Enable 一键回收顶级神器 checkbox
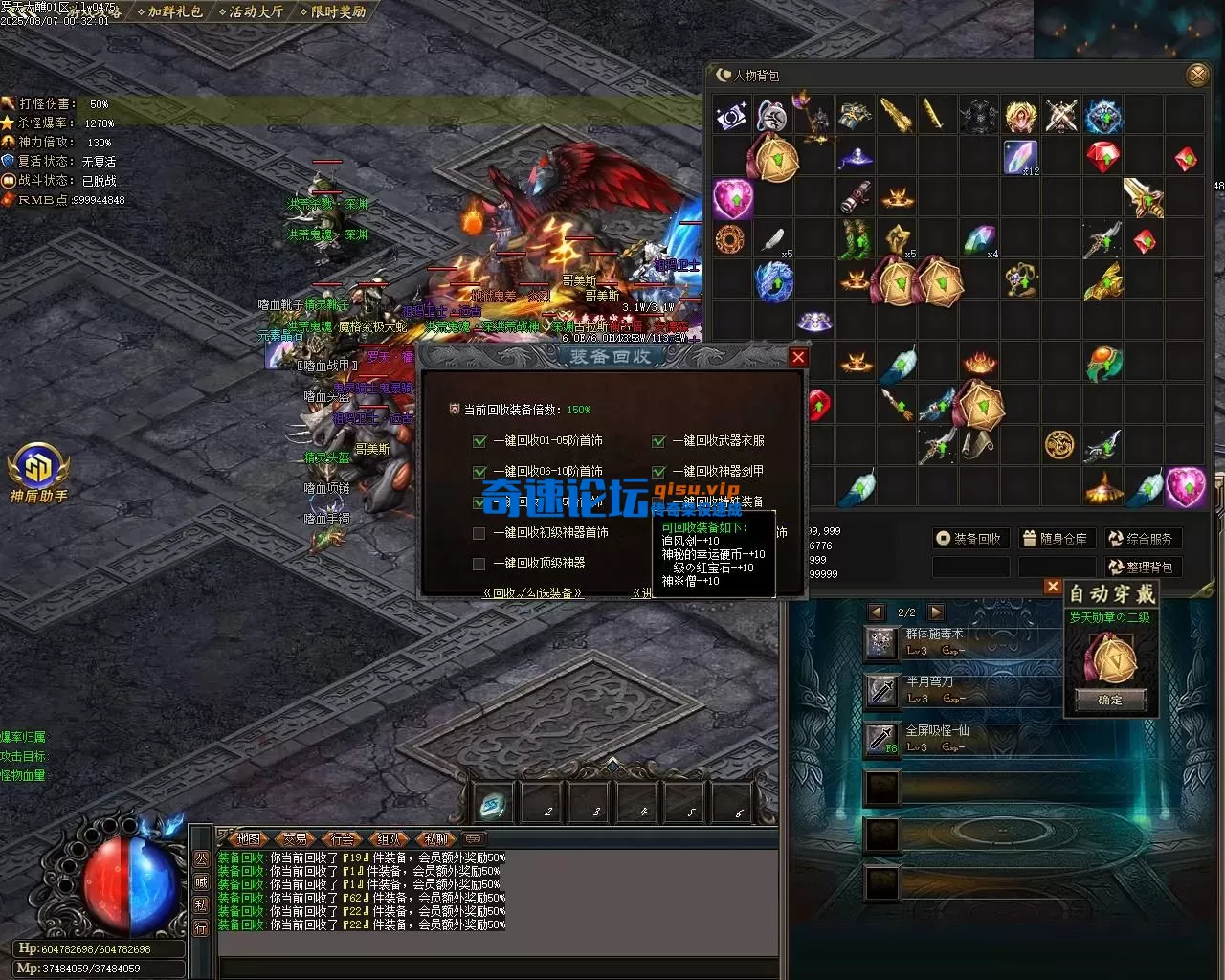 (x=479, y=564)
